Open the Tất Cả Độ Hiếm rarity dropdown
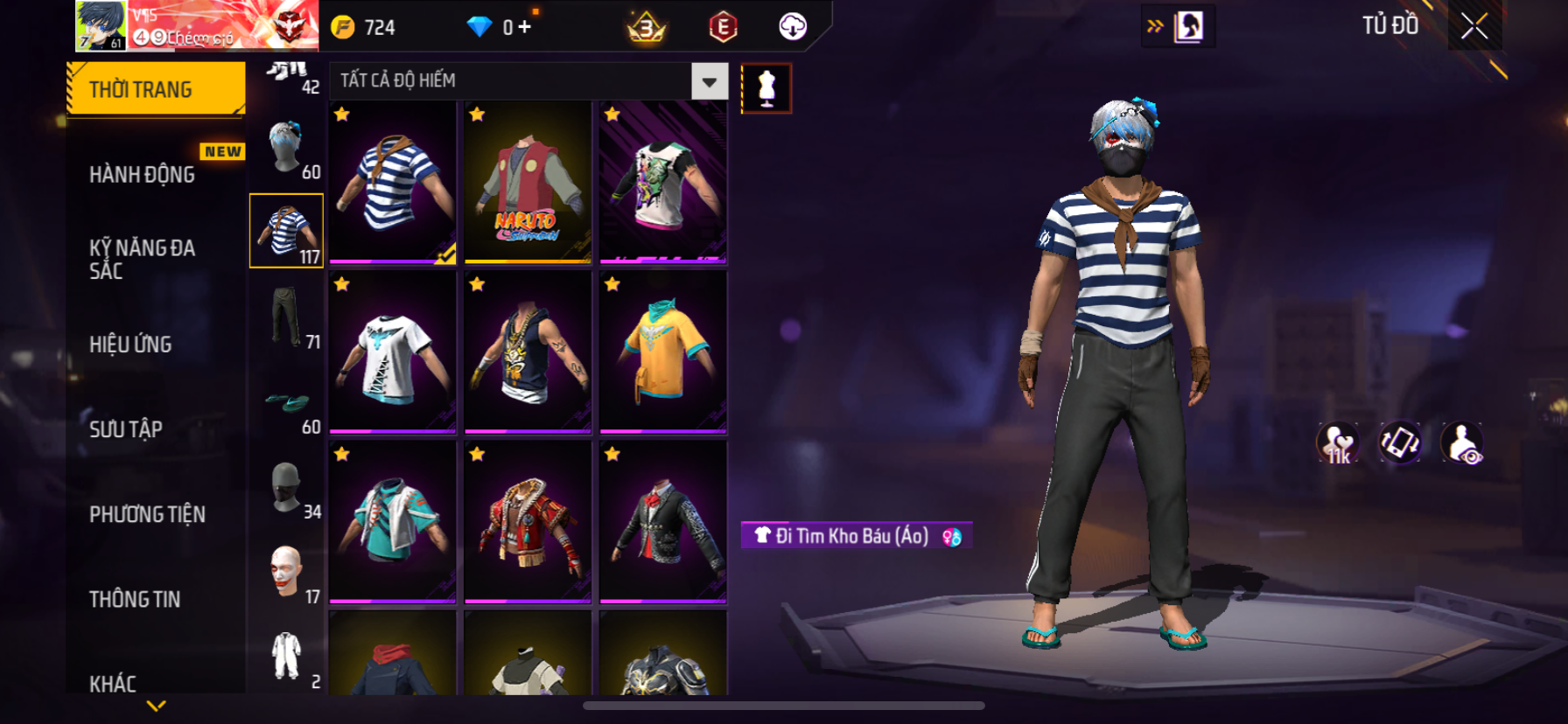Image resolution: width=1568 pixels, height=724 pixels. point(709,81)
